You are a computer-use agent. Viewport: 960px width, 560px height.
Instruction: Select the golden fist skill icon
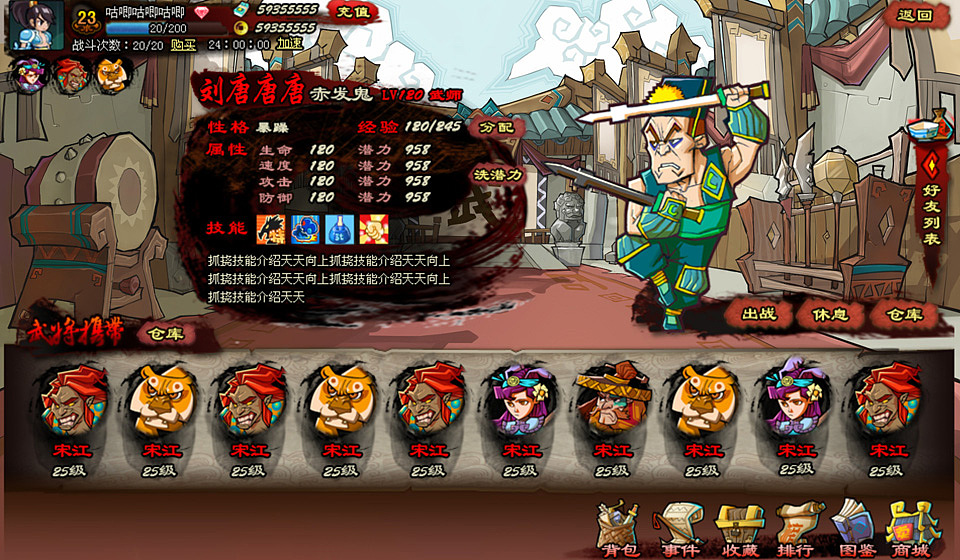pos(373,229)
